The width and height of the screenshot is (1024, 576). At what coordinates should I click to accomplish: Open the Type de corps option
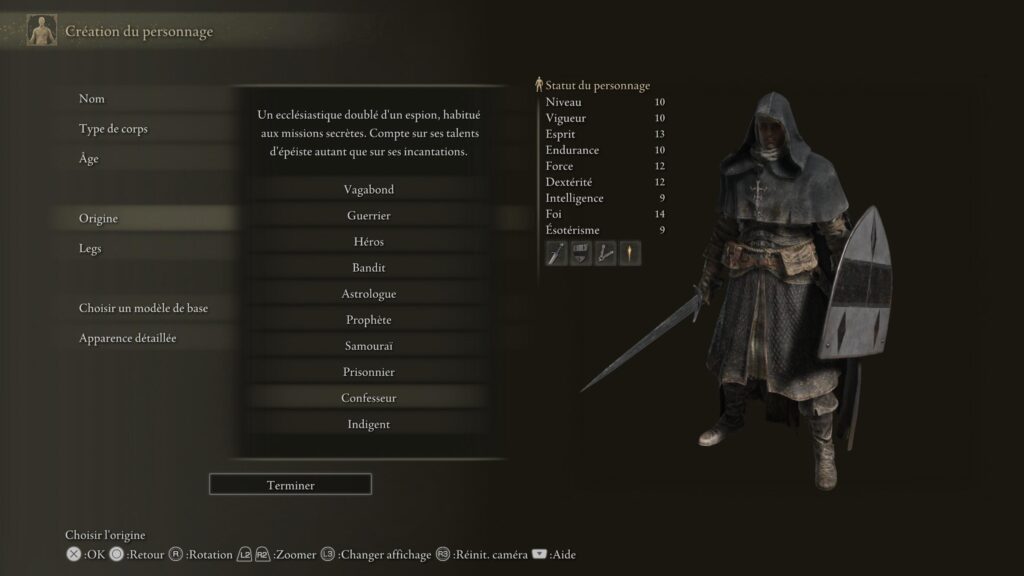pyautogui.click(x=113, y=129)
